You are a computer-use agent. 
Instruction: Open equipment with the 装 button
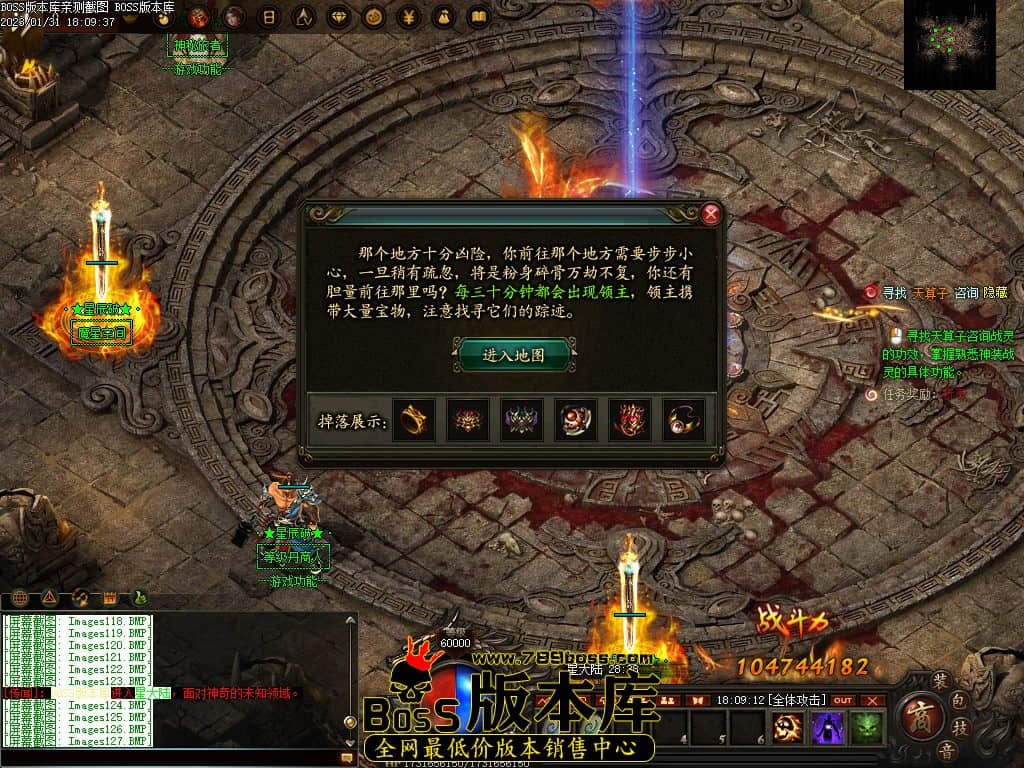click(x=939, y=680)
